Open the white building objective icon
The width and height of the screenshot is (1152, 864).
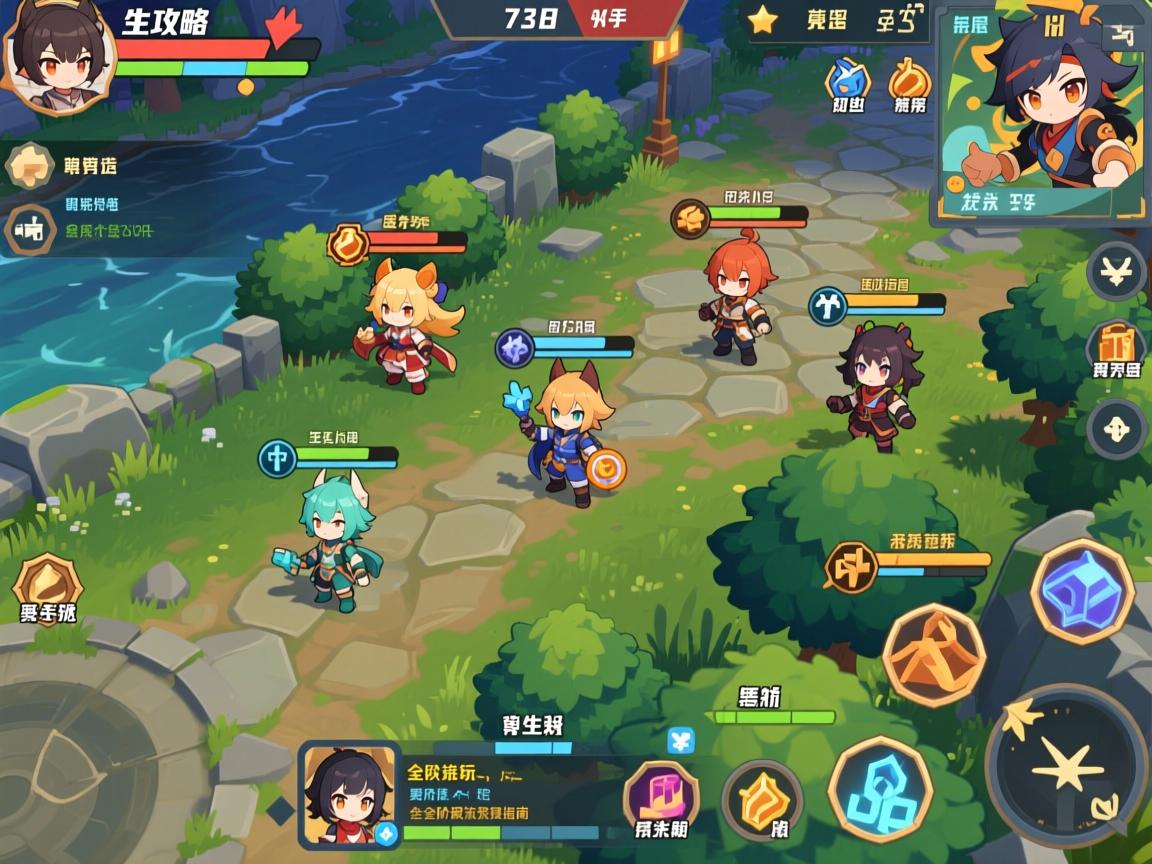[x=30, y=232]
